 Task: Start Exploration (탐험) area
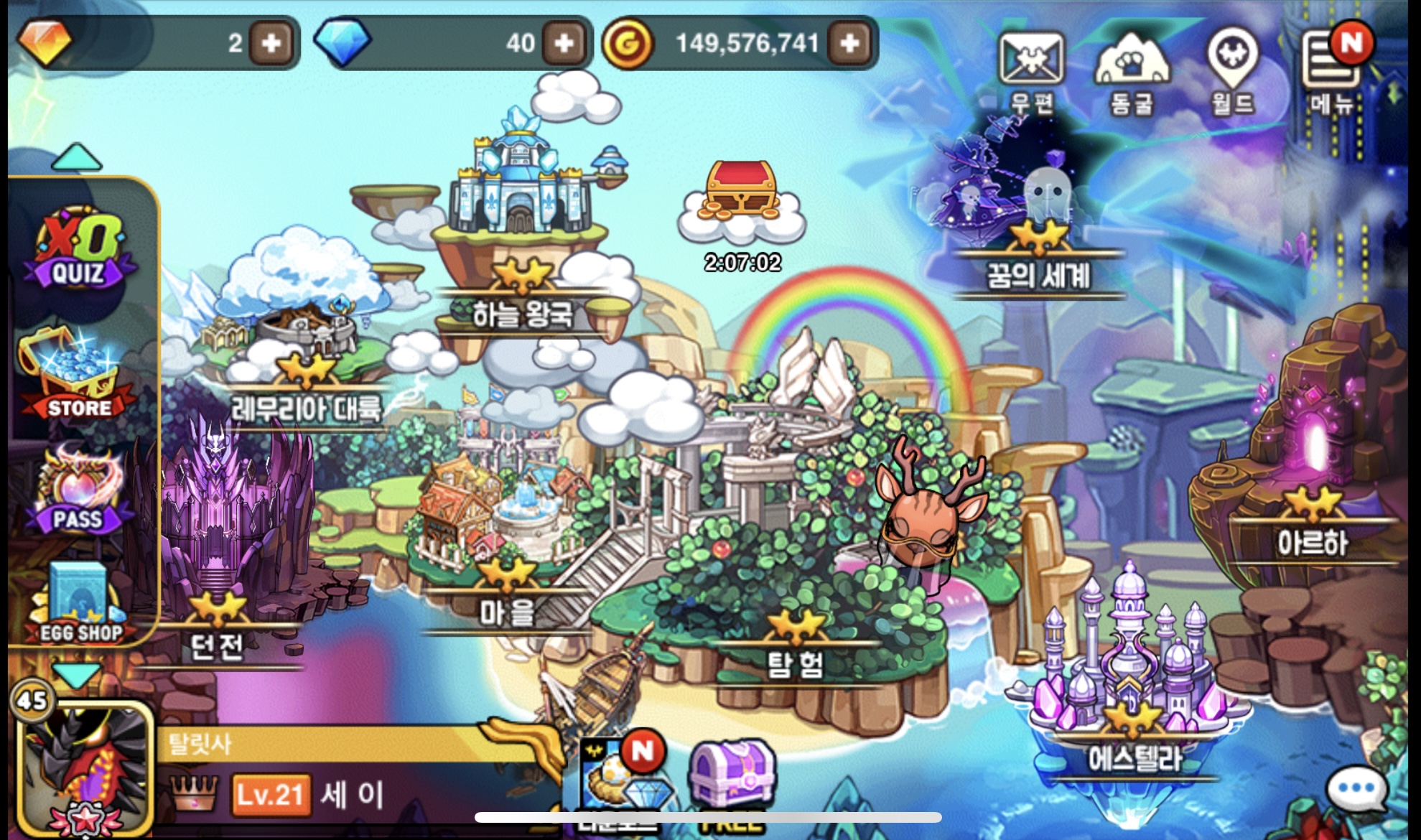[795, 663]
